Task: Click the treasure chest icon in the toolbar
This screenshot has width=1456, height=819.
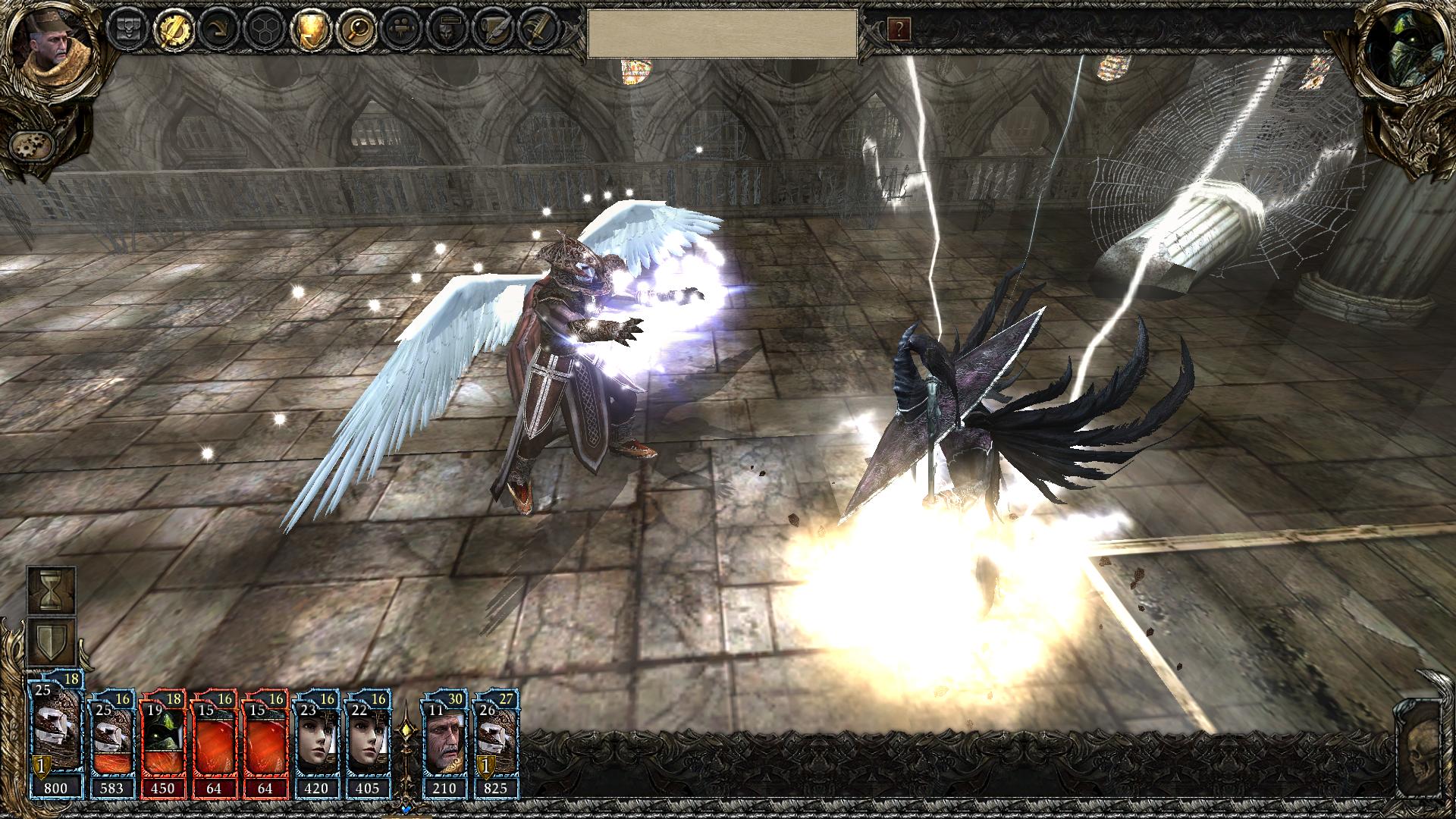Action: (x=126, y=30)
